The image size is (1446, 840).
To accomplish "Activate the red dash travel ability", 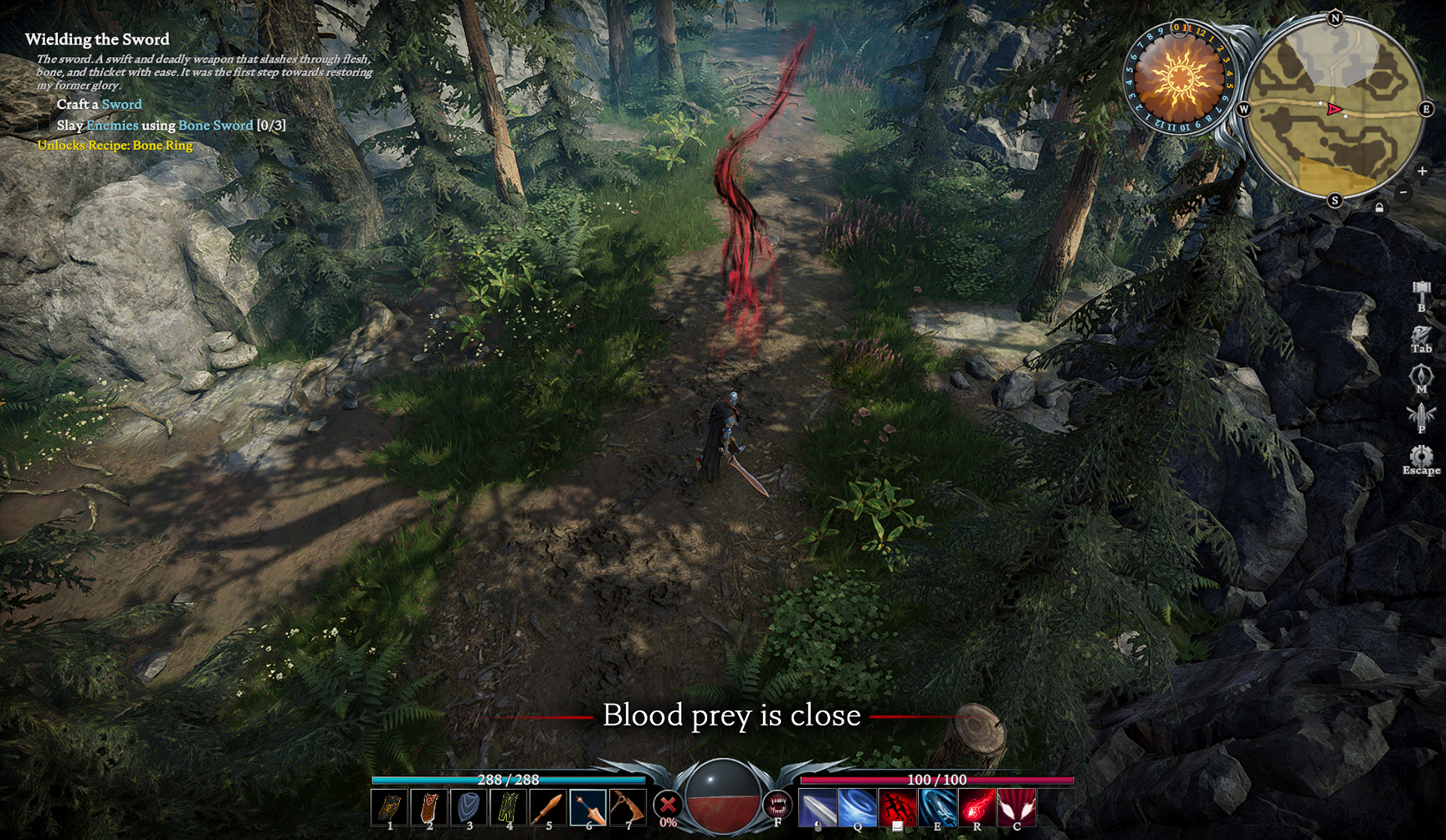I will (897, 807).
